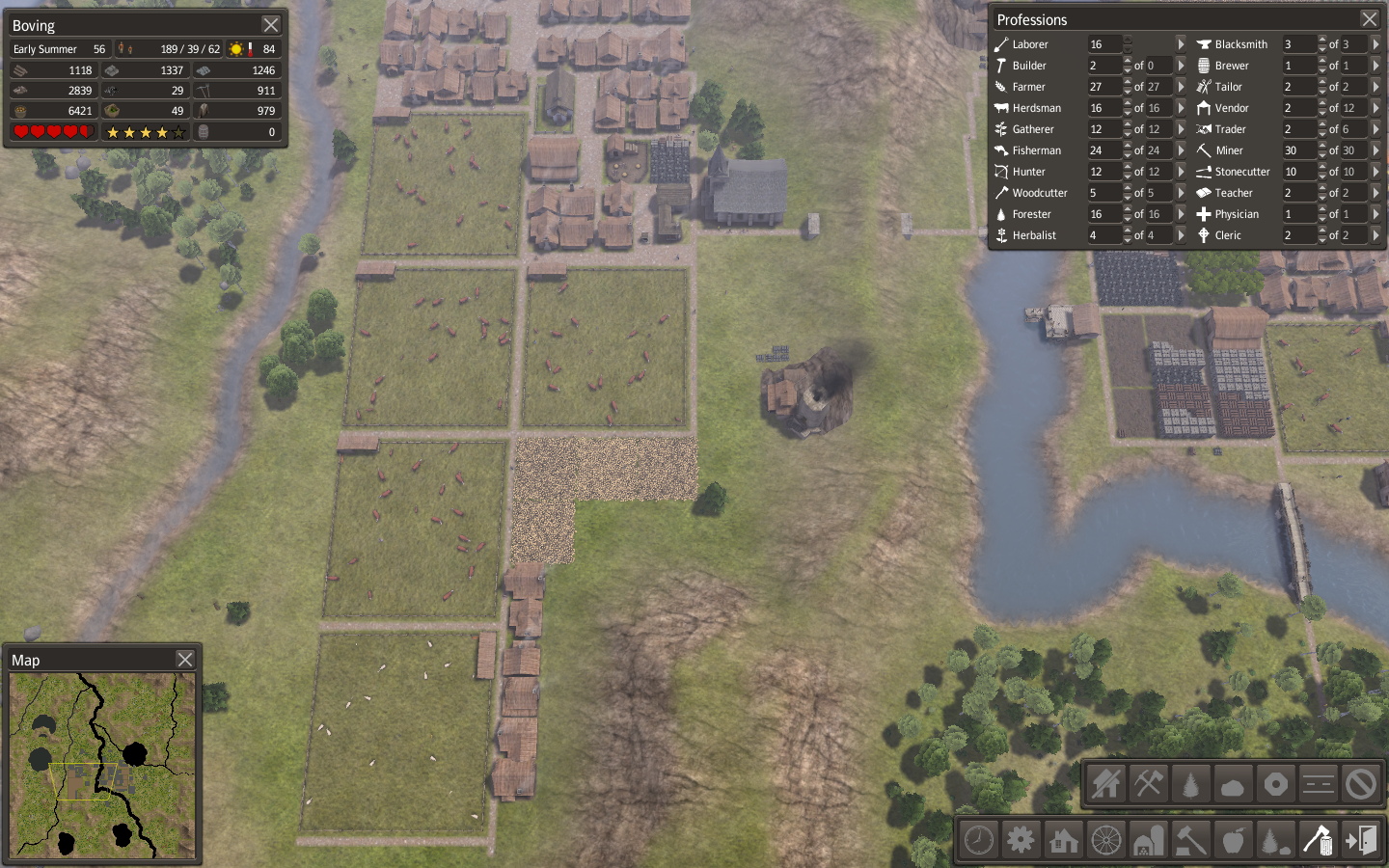Screen dimensions: 1389x868
Task: Click the minimap to move the view
Action: (102, 765)
